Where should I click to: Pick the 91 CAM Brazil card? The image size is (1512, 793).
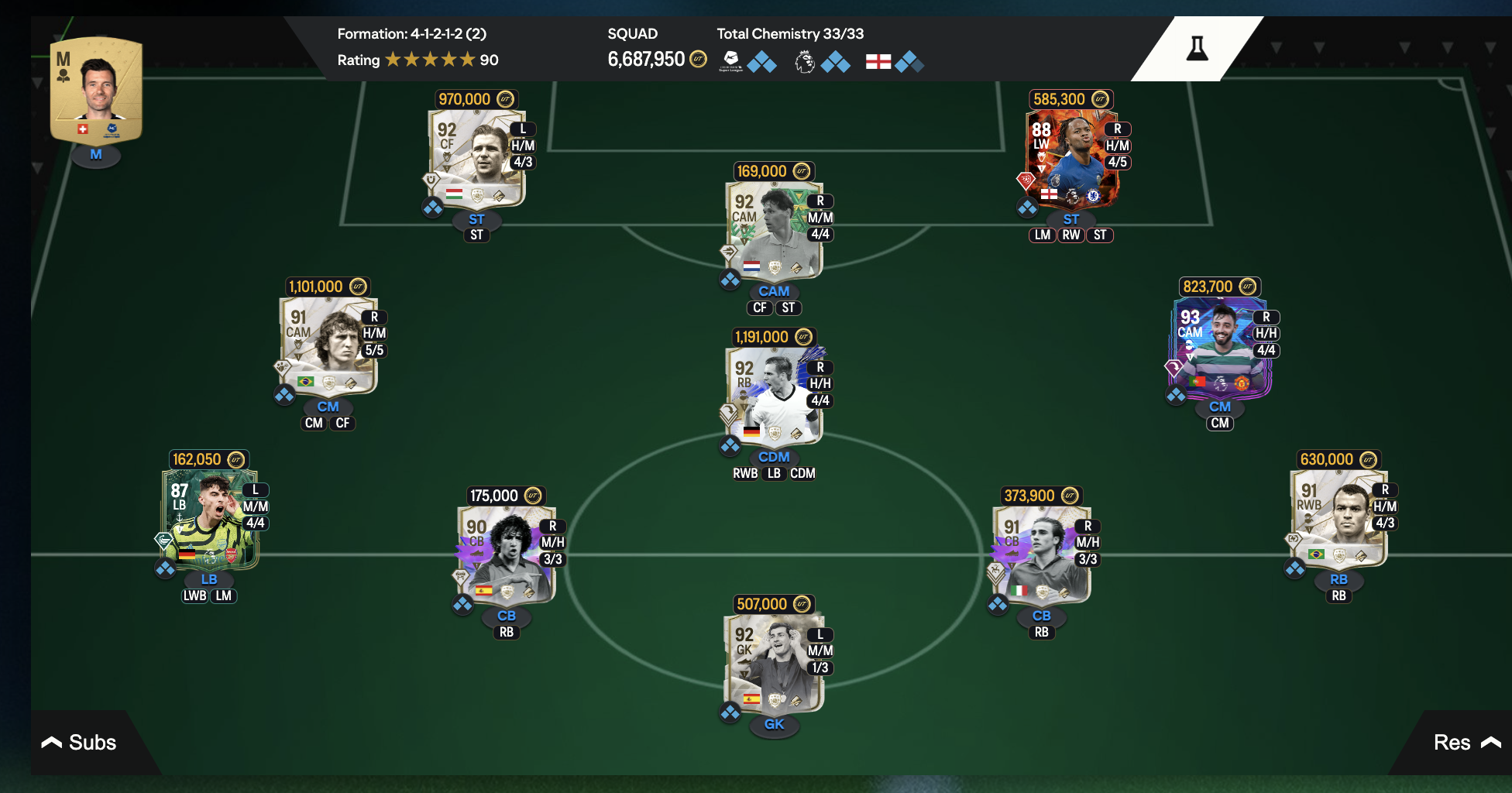(328, 346)
